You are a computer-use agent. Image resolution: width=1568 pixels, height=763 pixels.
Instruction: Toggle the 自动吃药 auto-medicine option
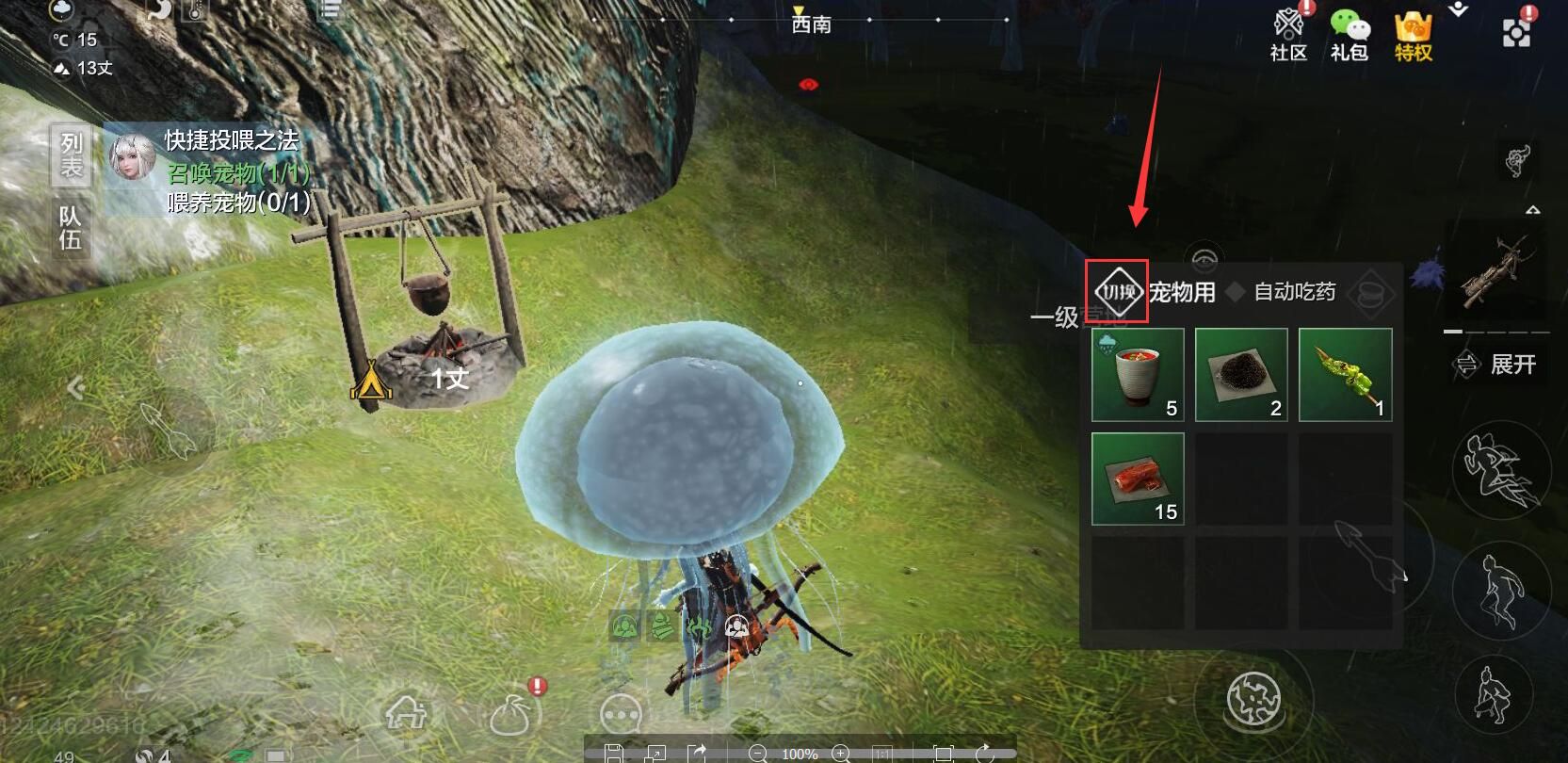pyautogui.click(x=1293, y=292)
